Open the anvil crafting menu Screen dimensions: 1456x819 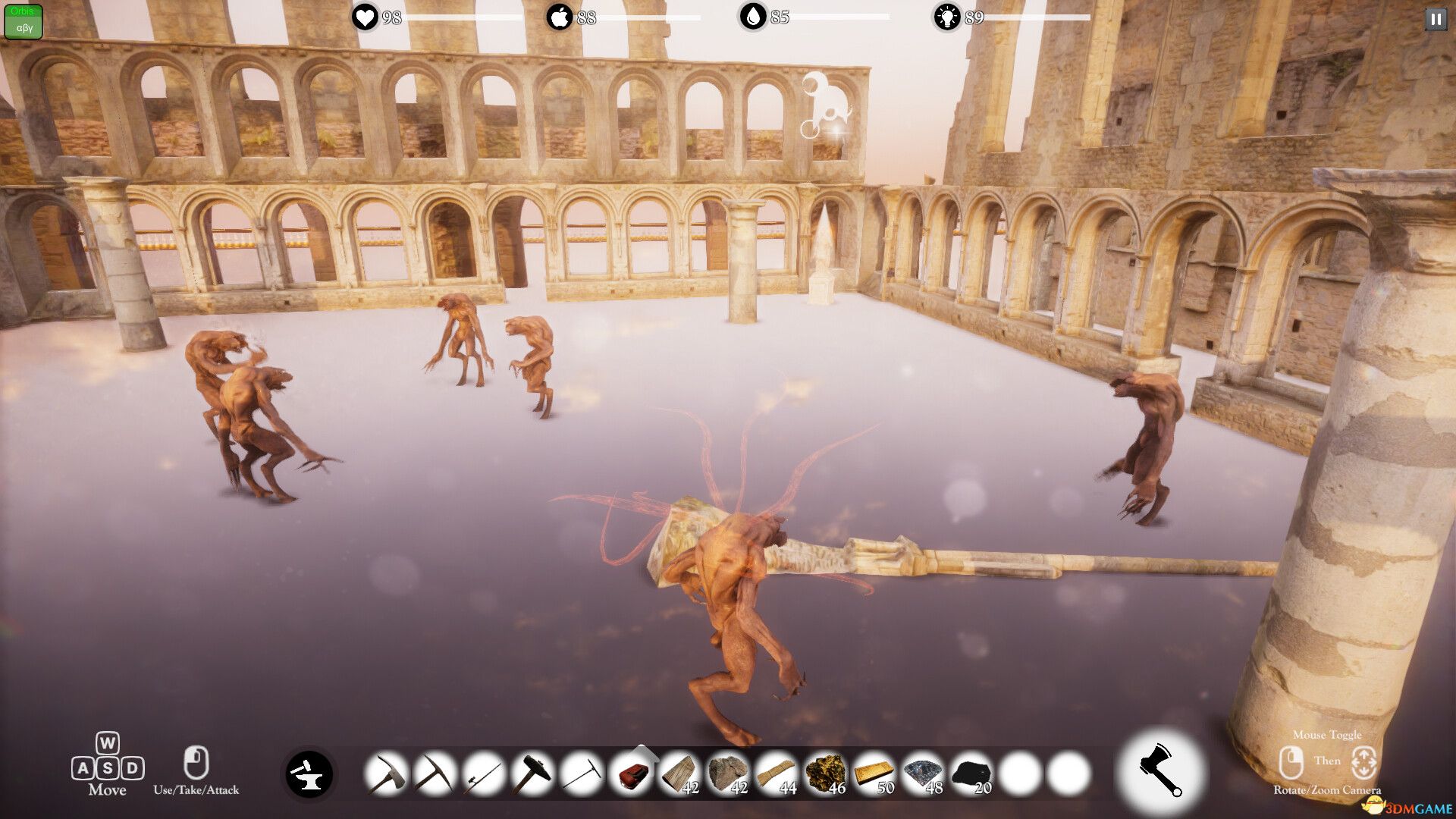click(309, 774)
